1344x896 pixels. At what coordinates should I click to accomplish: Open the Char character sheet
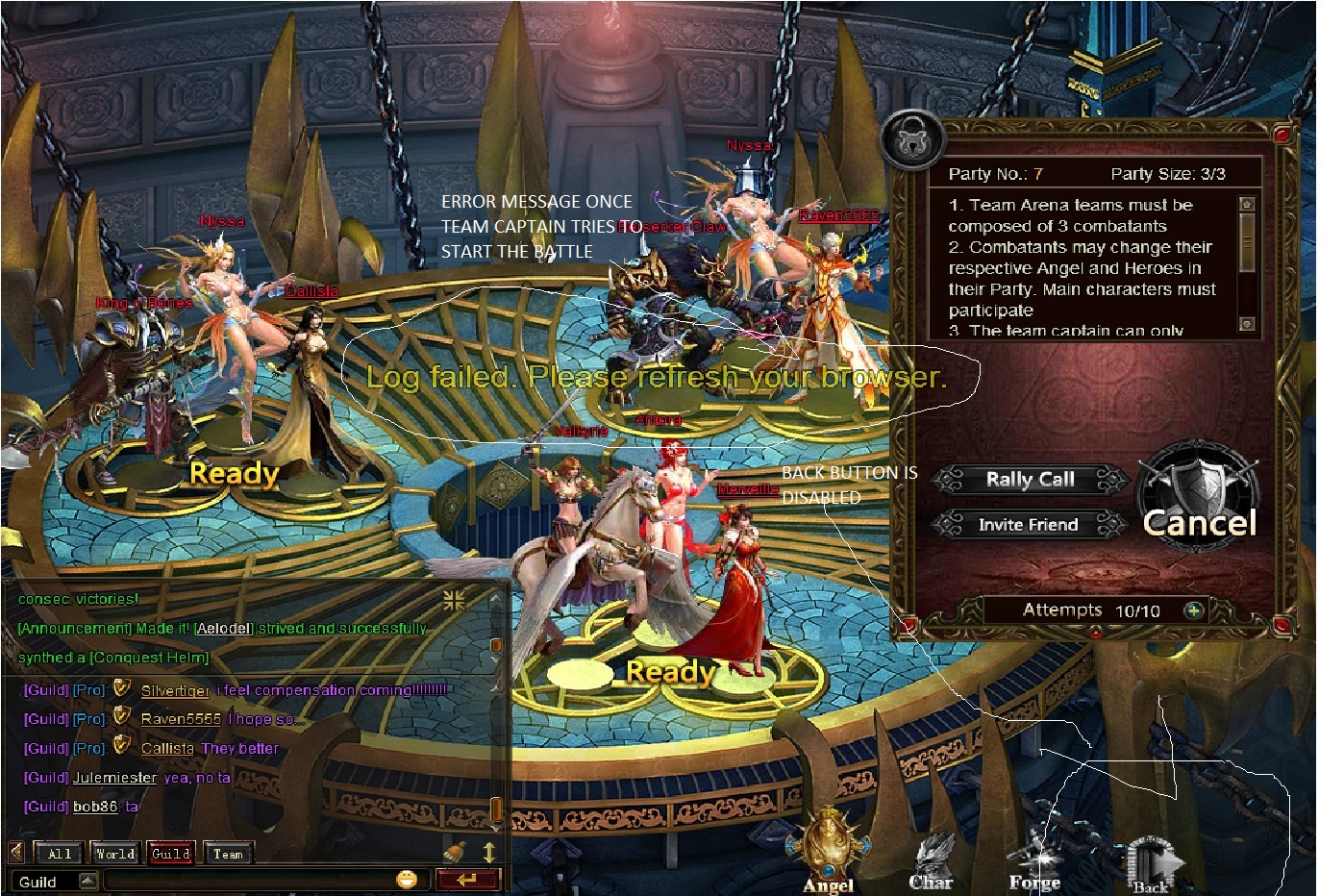(932, 860)
